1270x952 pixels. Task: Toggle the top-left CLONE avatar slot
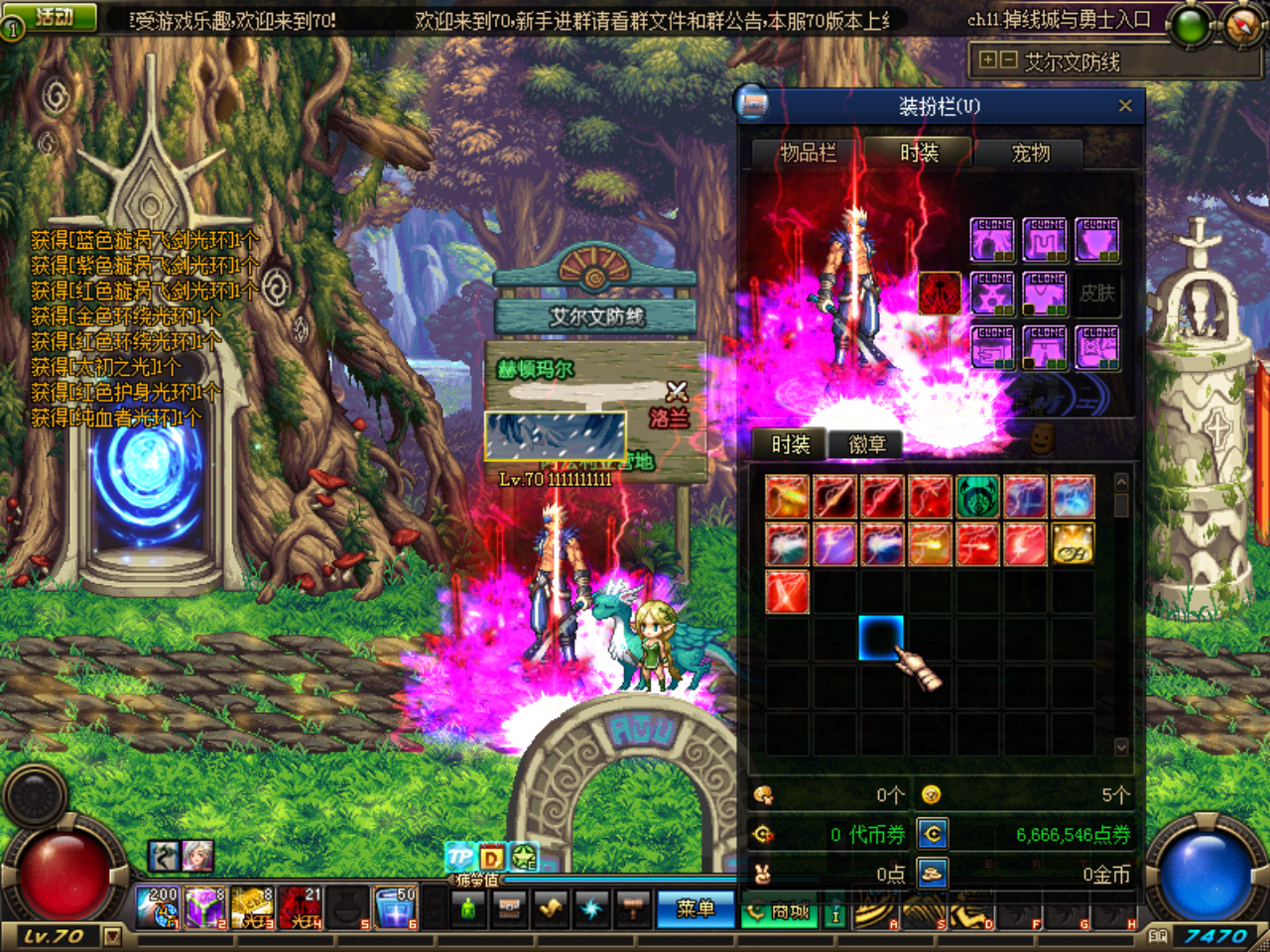point(992,240)
